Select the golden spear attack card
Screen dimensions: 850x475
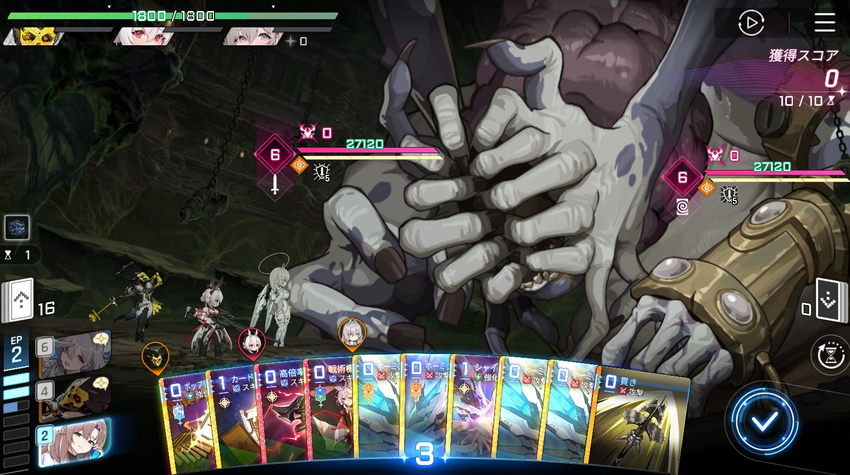pyautogui.click(x=640, y=420)
